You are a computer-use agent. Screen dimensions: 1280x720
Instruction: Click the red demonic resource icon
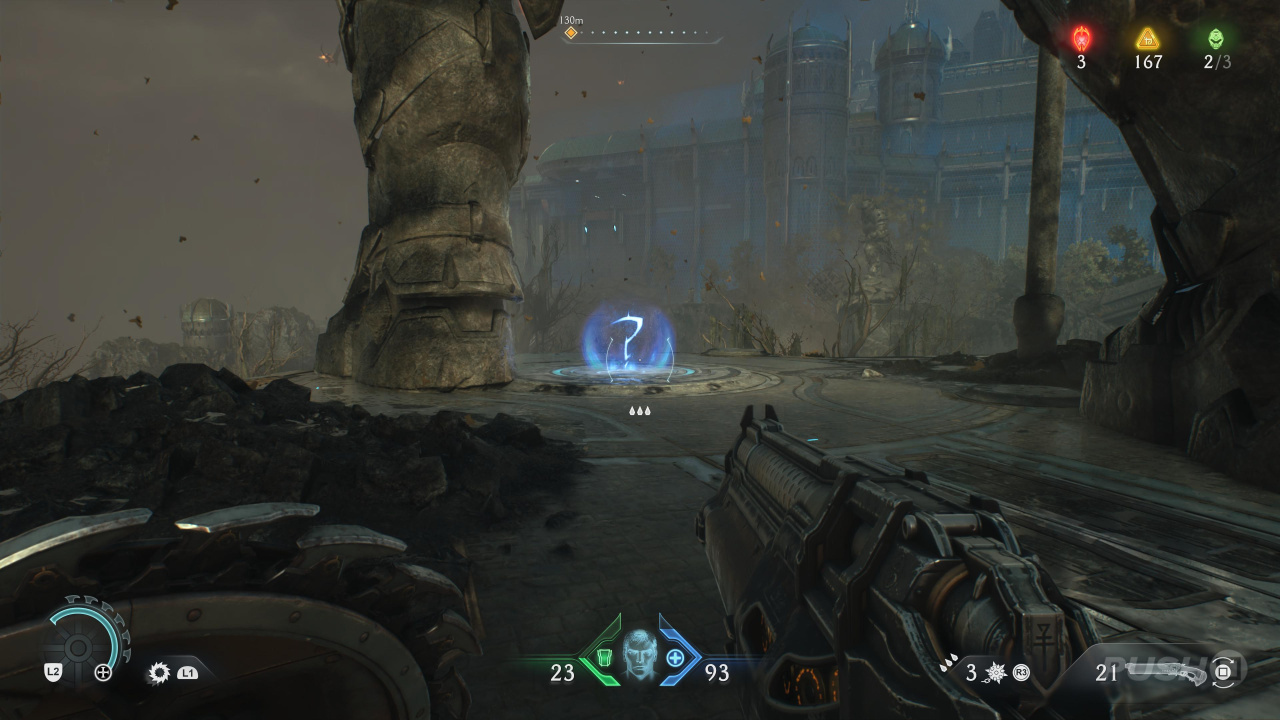[1081, 39]
